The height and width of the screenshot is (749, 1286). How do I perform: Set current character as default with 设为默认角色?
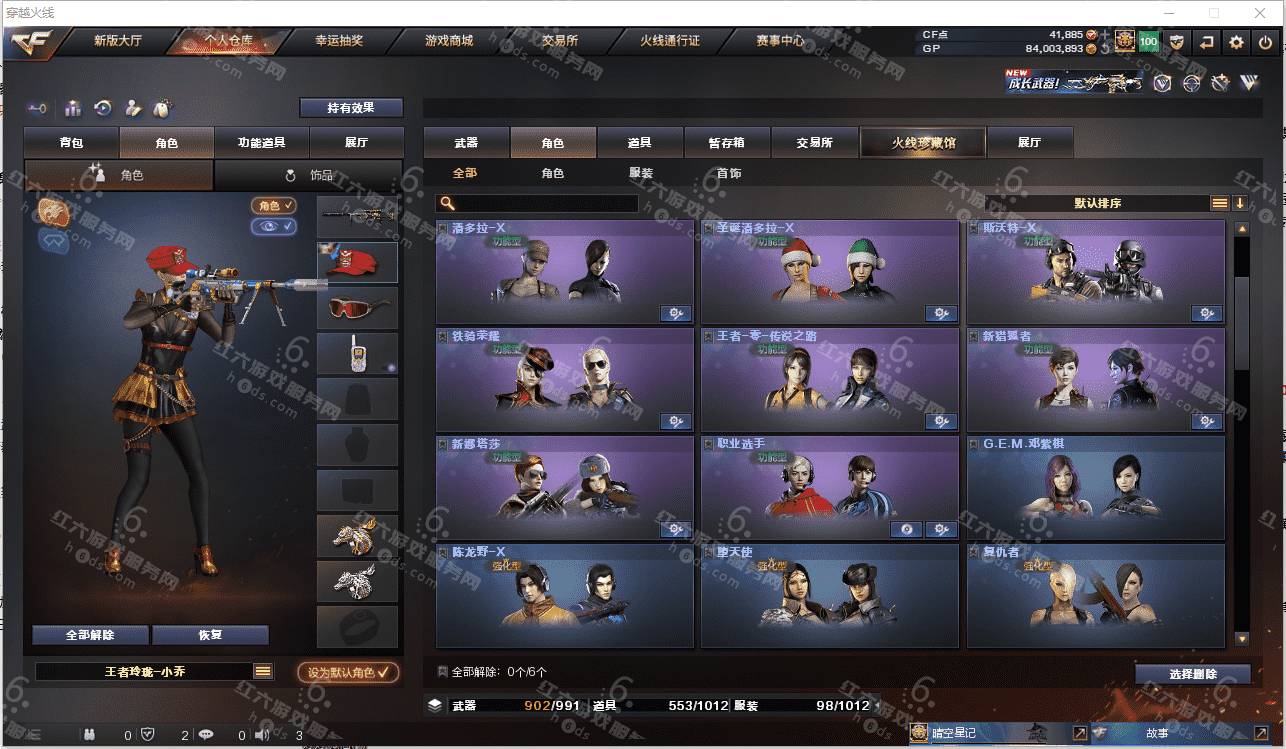tap(348, 673)
